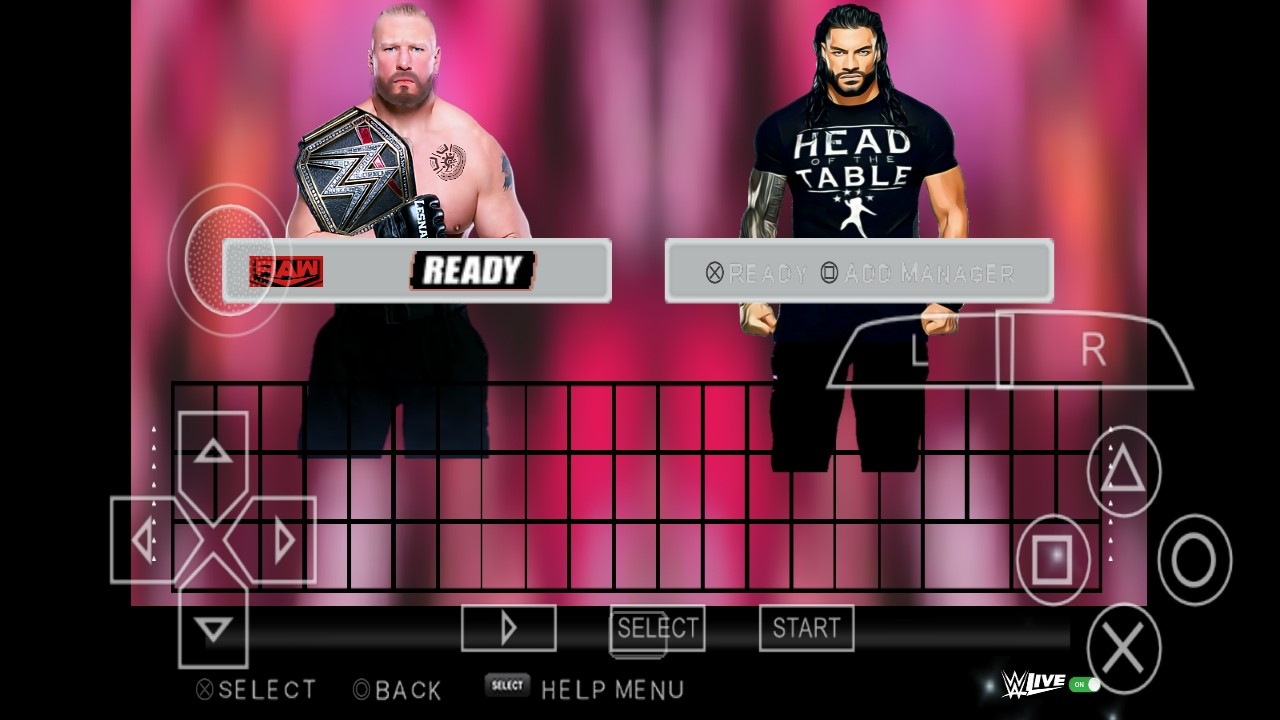Image resolution: width=1280 pixels, height=720 pixels.
Task: Tap the R shoulder touch button
Action: [x=1094, y=350]
